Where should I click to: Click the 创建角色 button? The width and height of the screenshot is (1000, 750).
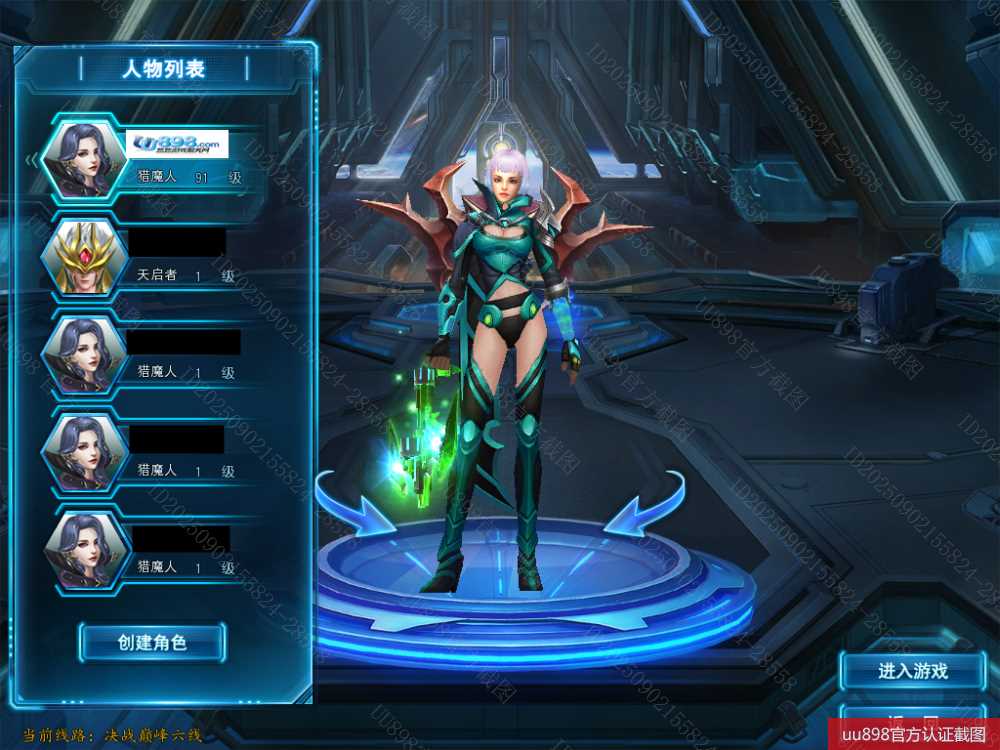[x=152, y=642]
